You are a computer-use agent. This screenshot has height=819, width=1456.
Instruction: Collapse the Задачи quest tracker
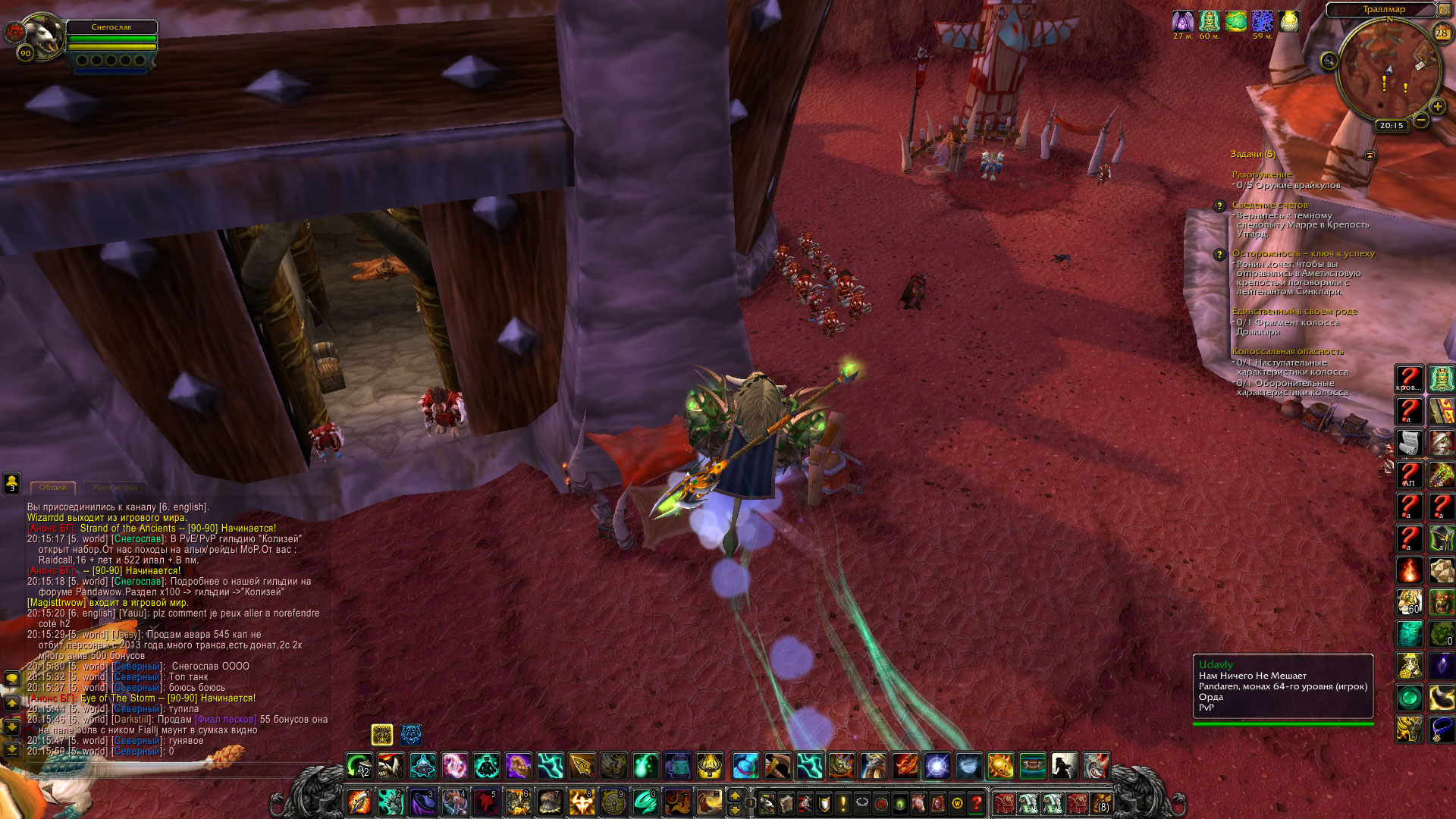[1370, 155]
